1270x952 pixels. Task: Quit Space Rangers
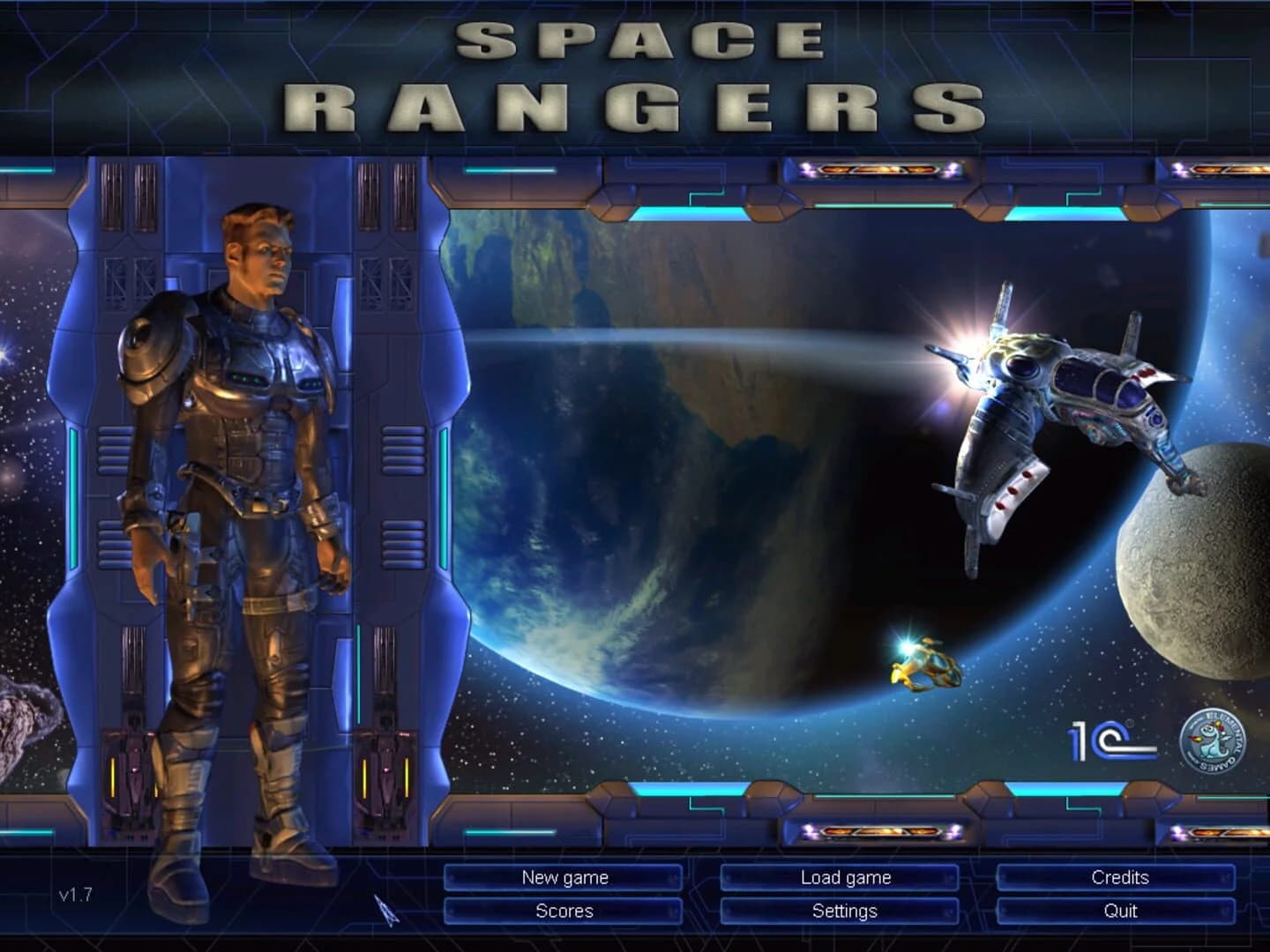pyautogui.click(x=1122, y=911)
